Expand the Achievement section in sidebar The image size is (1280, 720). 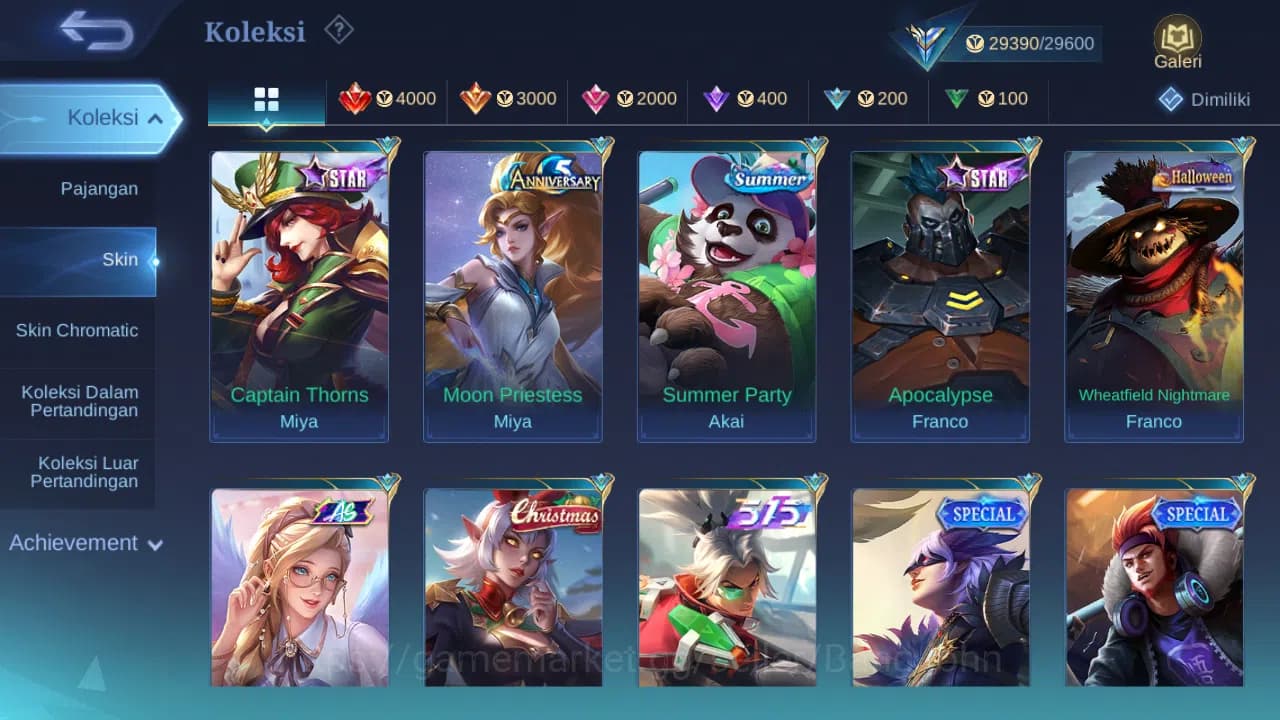85,543
